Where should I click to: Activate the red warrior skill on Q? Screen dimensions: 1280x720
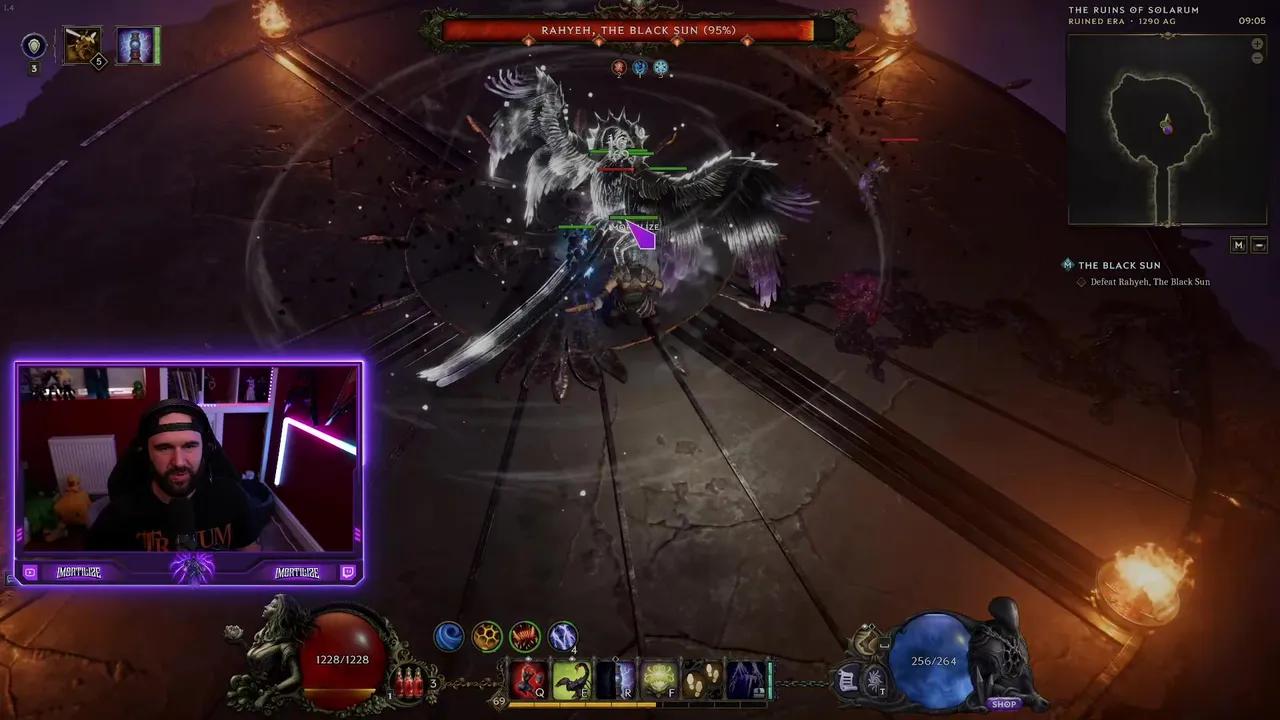tap(529, 680)
